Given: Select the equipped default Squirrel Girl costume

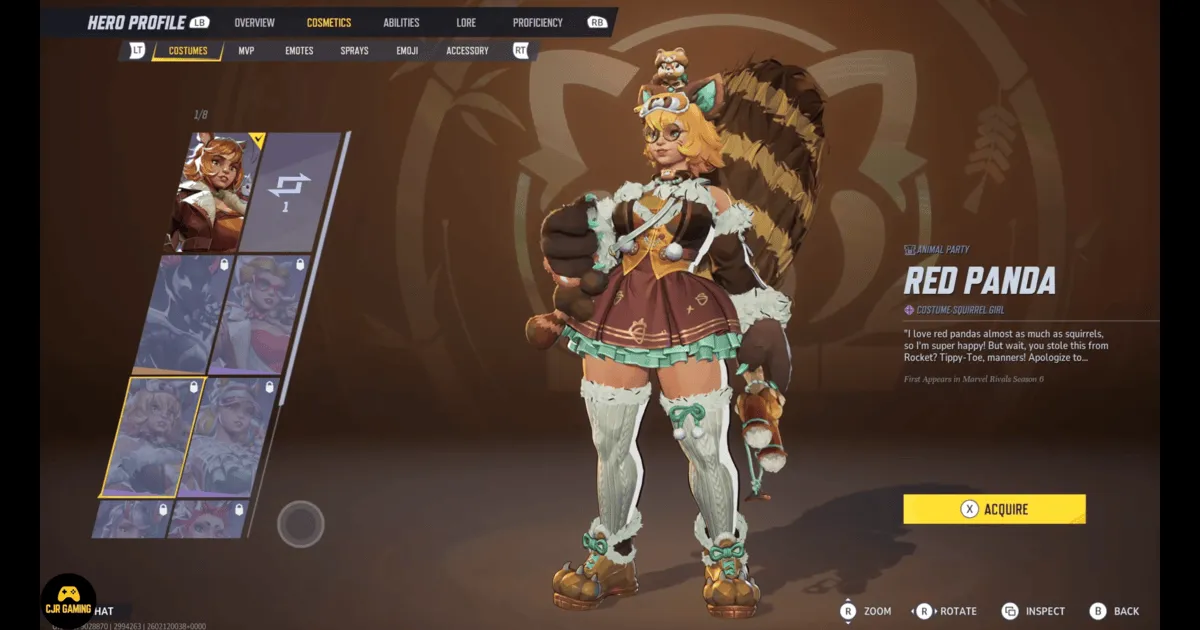Looking at the screenshot, I should (x=210, y=192).
